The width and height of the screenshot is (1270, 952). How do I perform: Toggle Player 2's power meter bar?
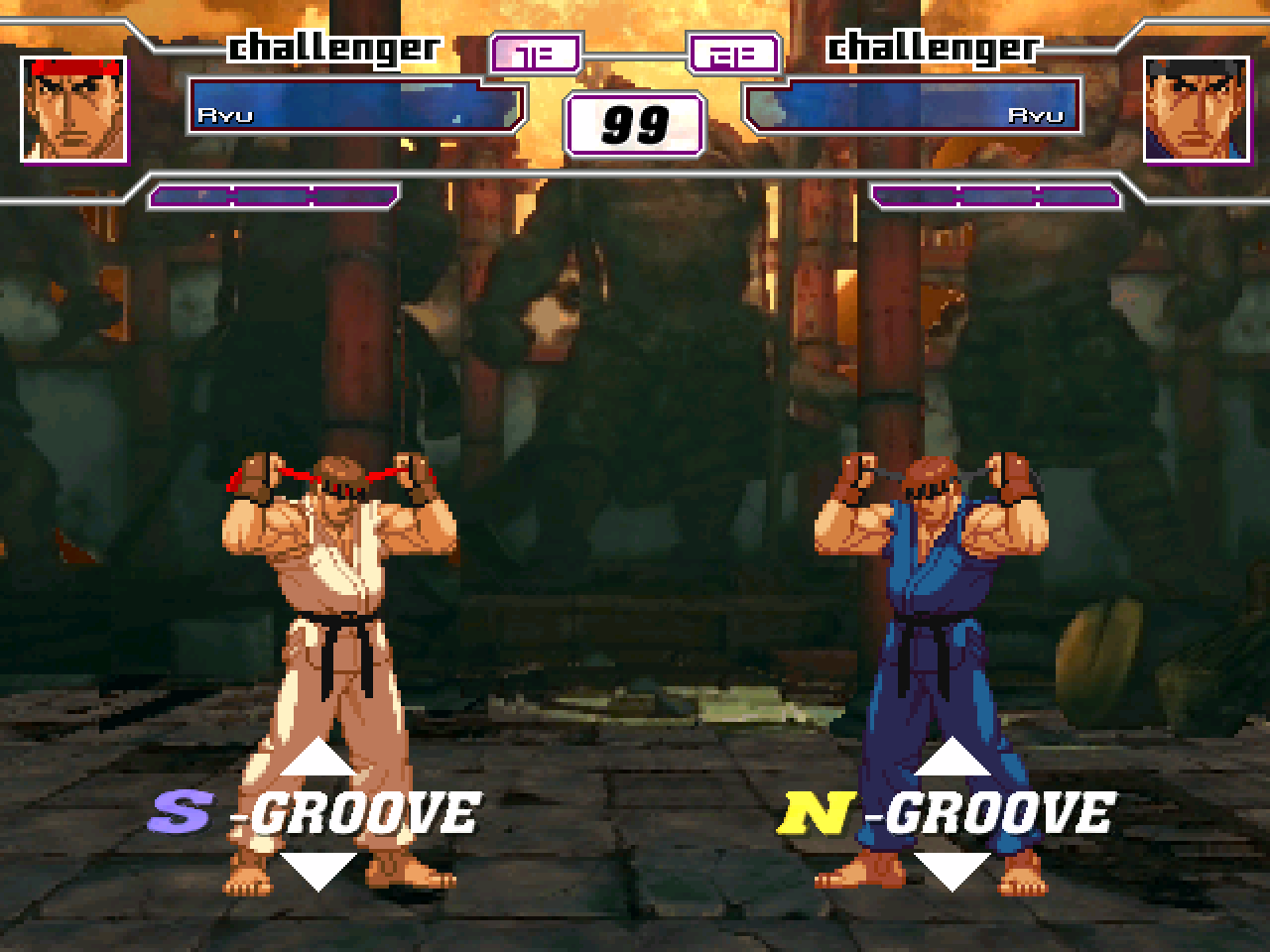(992, 194)
